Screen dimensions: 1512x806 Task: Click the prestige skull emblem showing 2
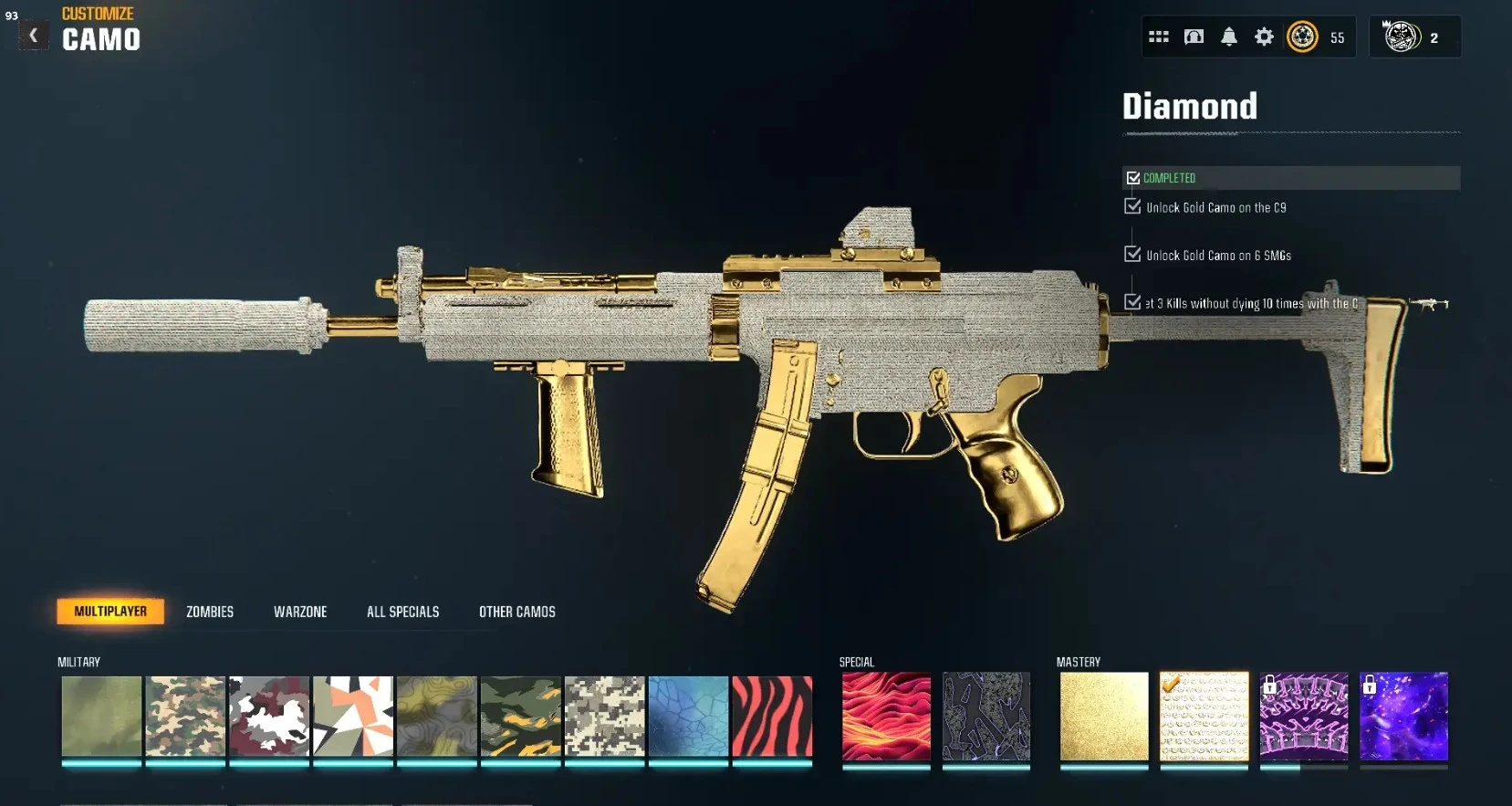pos(1403,37)
